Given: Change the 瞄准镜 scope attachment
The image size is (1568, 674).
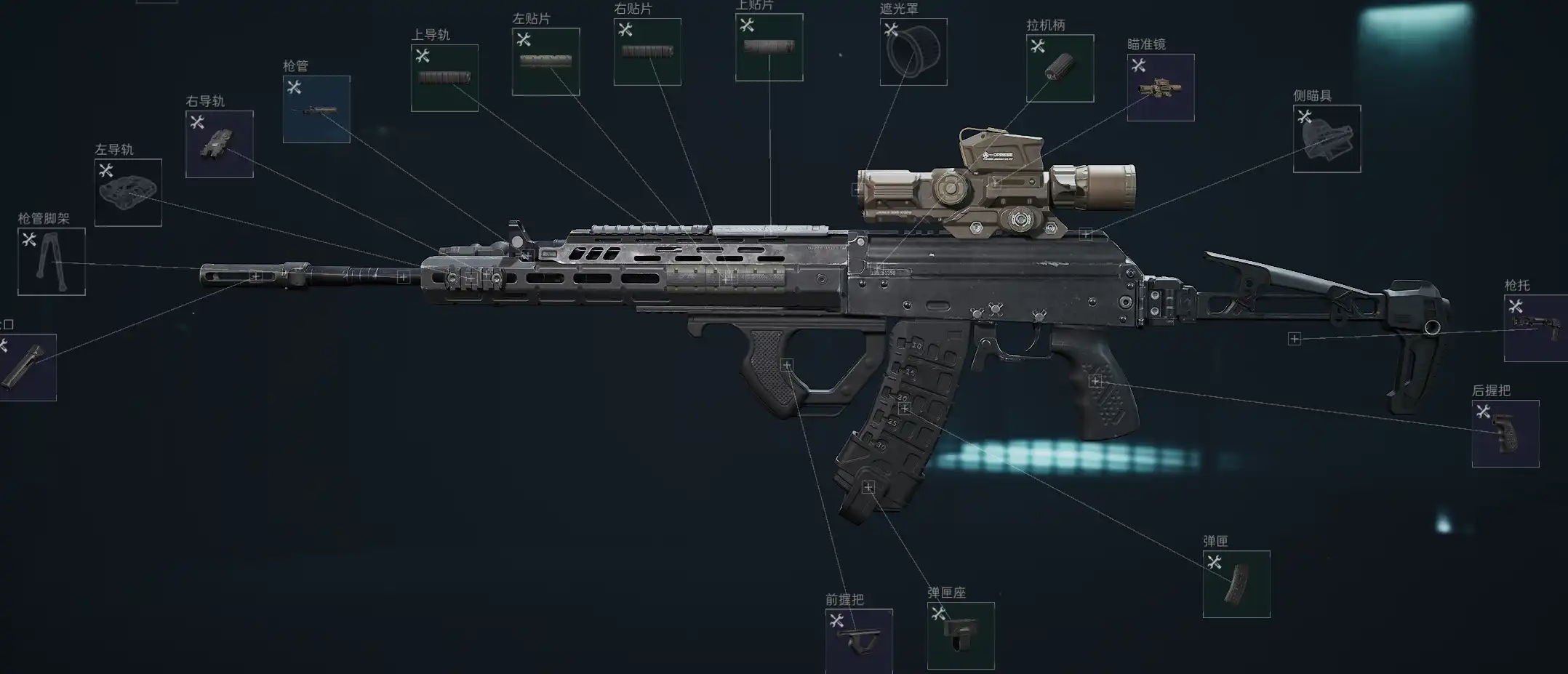Looking at the screenshot, I should (1161, 87).
